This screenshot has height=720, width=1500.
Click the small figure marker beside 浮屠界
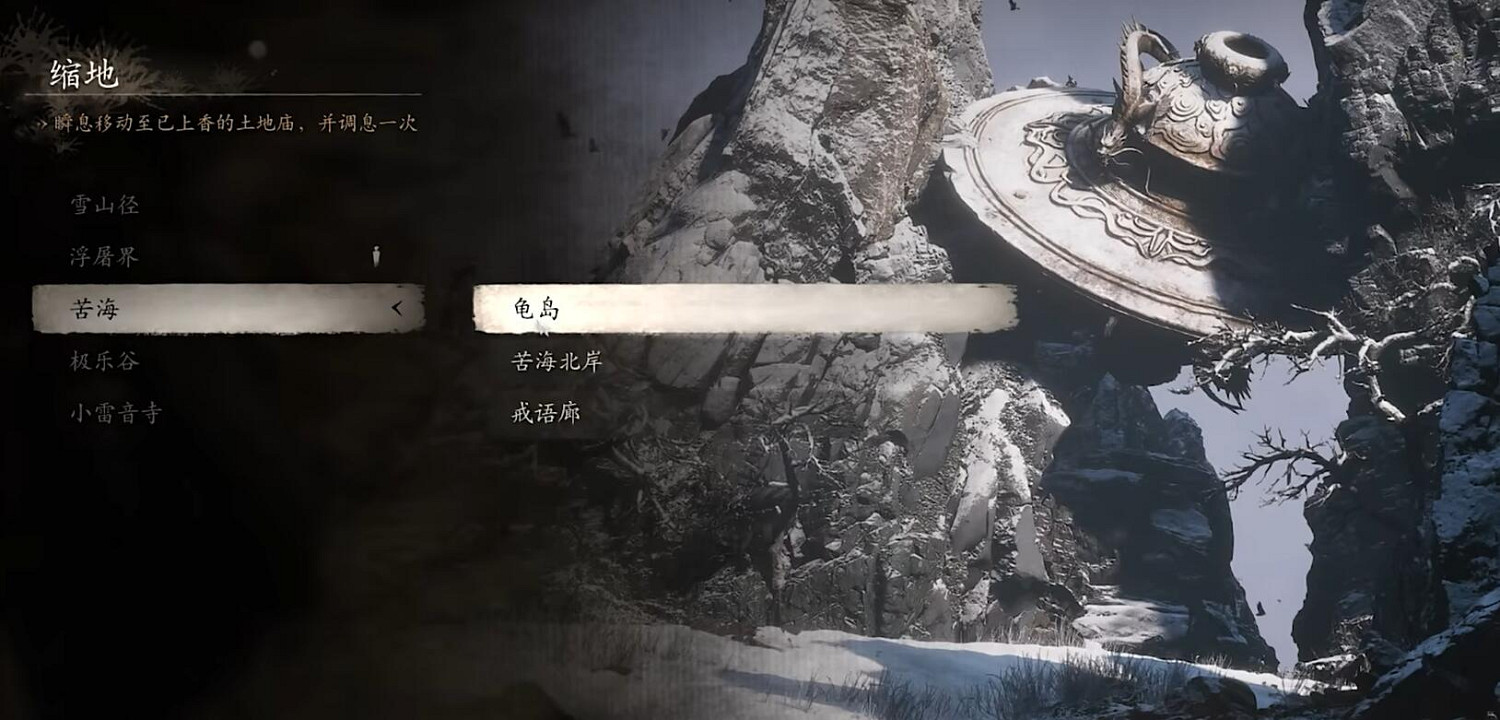point(377,256)
